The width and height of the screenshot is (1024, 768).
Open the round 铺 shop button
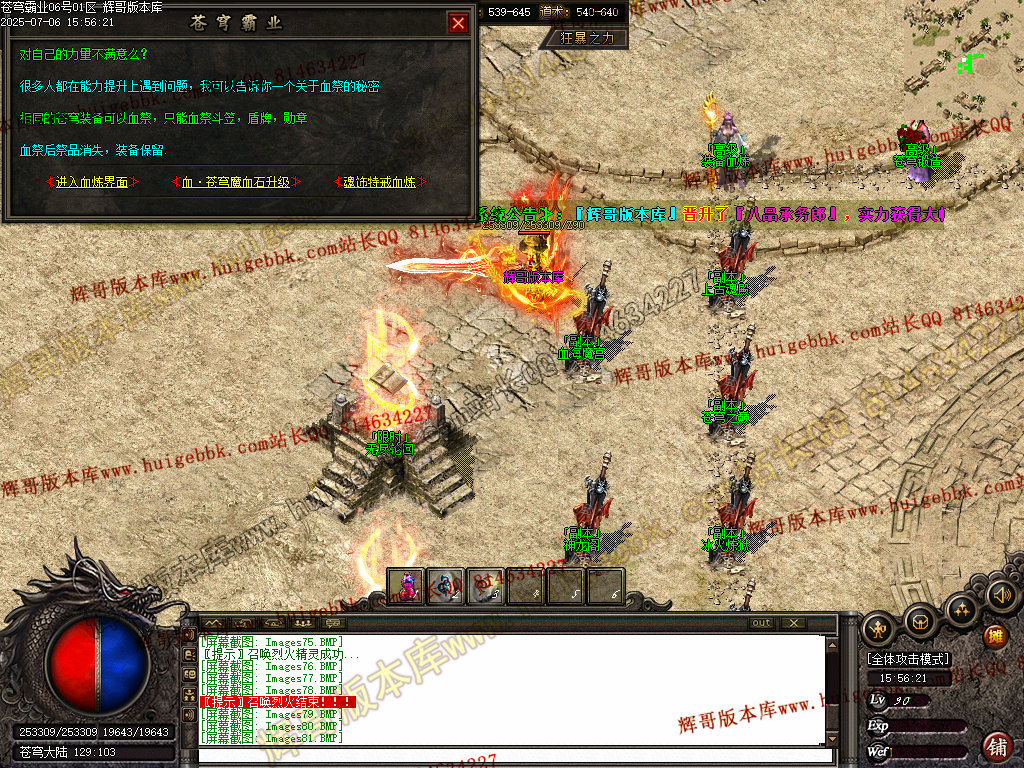pyautogui.click(x=996, y=745)
